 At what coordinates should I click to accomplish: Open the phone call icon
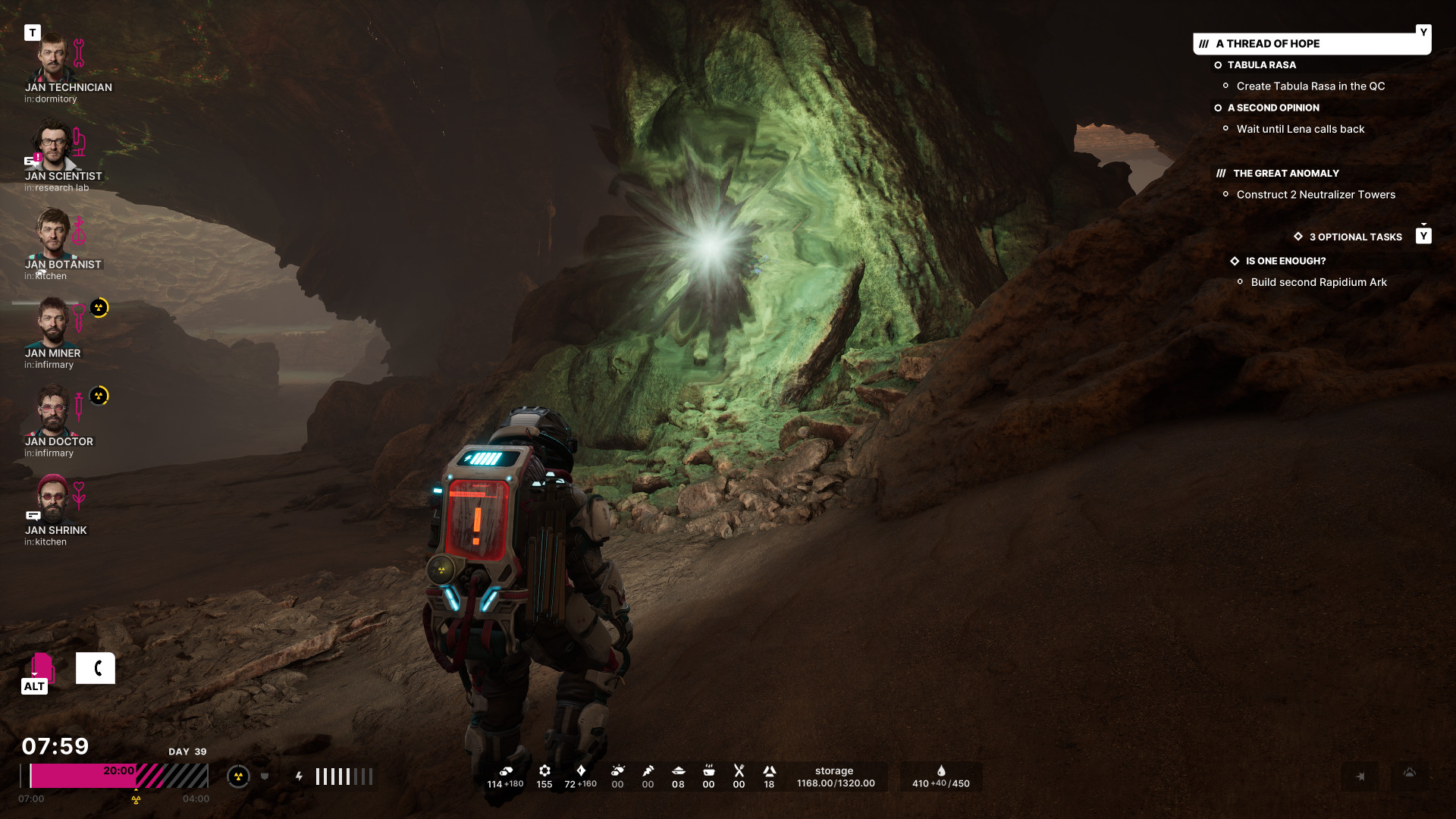(x=96, y=668)
